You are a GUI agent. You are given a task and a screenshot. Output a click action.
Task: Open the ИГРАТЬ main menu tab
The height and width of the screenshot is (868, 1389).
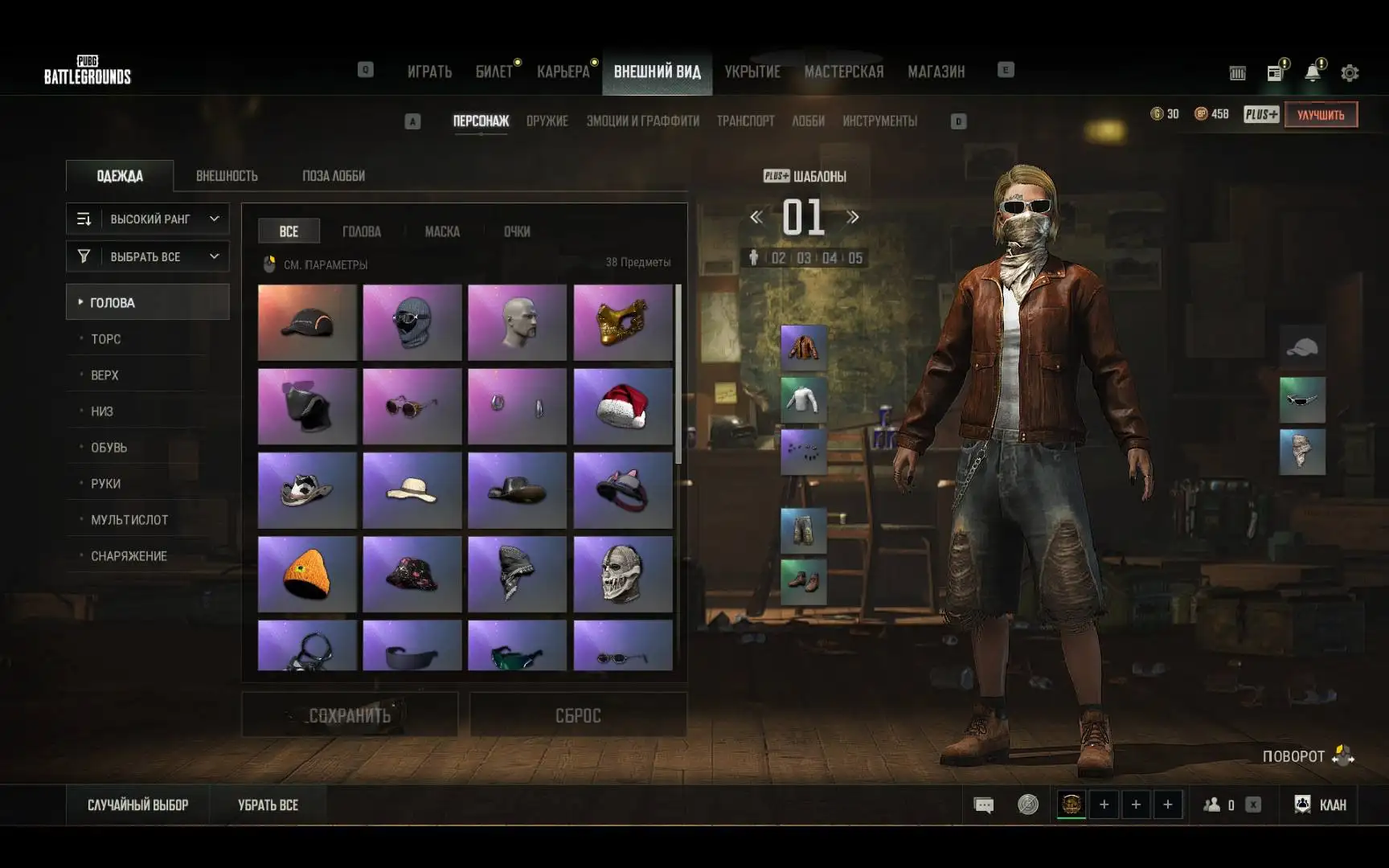click(429, 72)
